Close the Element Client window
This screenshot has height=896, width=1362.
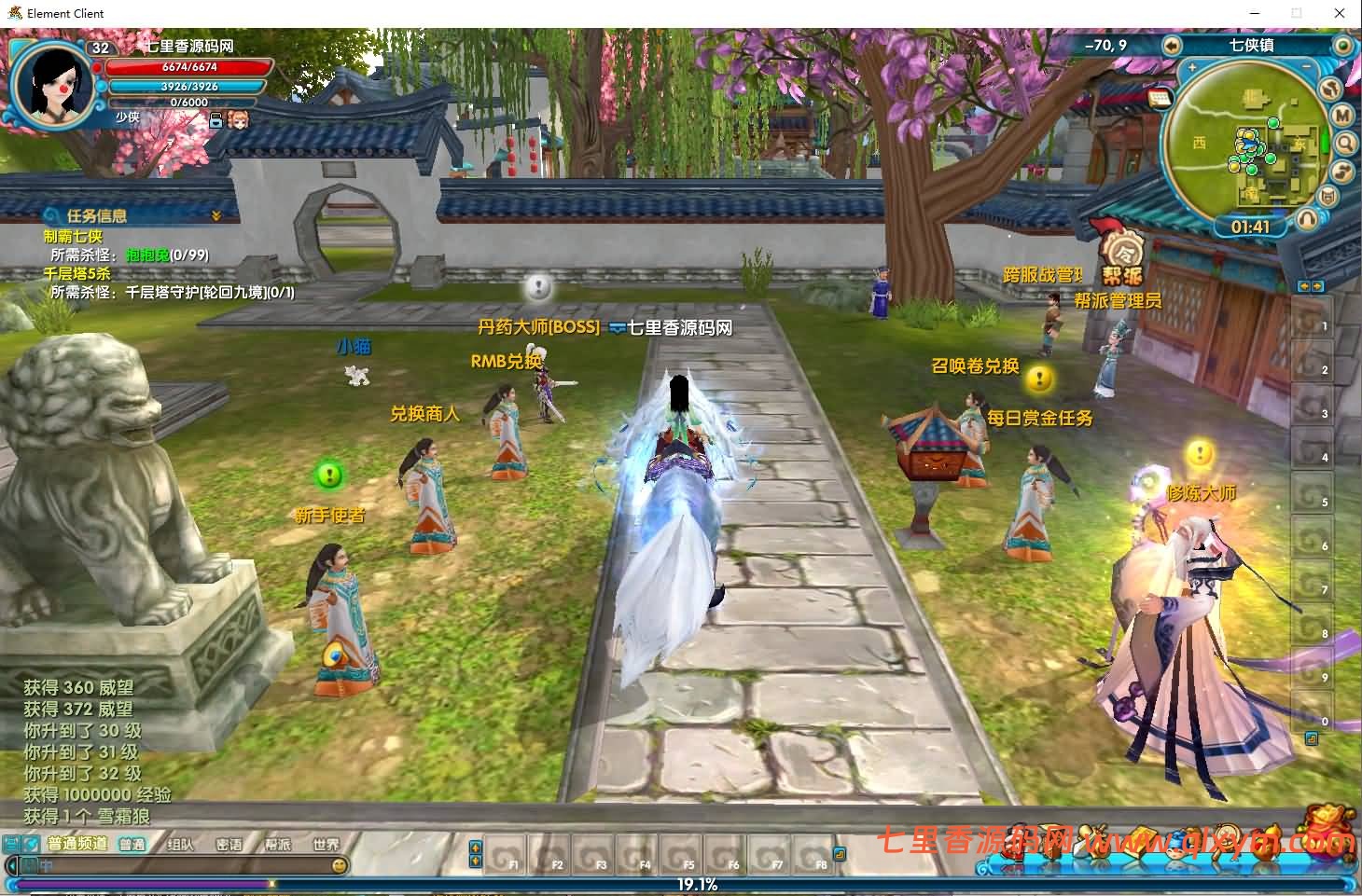pyautogui.click(x=1340, y=13)
